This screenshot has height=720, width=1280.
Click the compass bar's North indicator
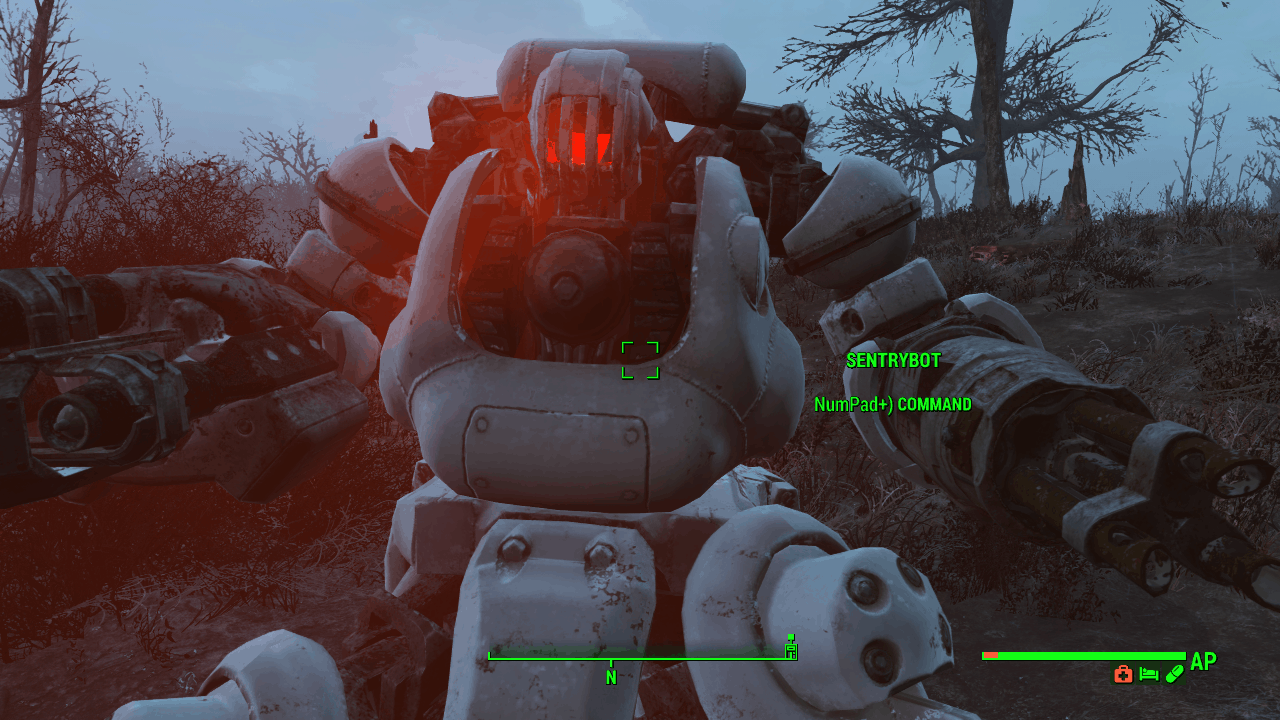(x=610, y=677)
